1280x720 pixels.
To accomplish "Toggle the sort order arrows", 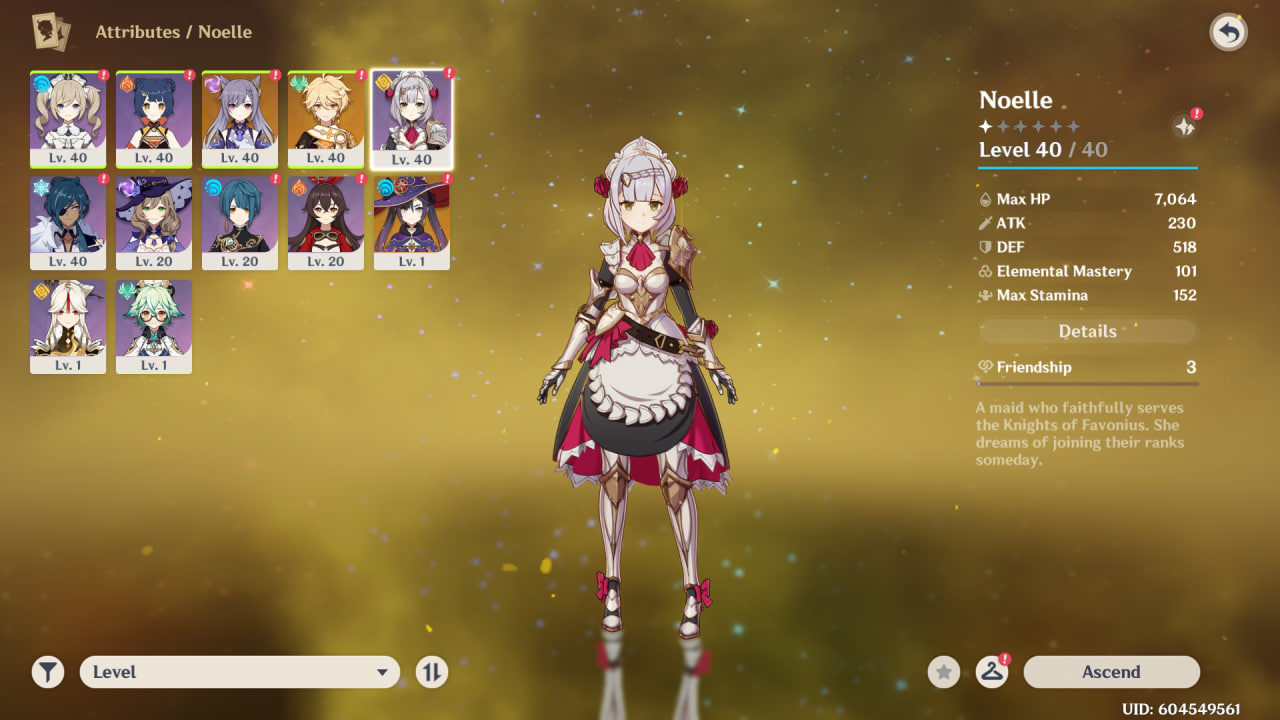I will point(431,672).
